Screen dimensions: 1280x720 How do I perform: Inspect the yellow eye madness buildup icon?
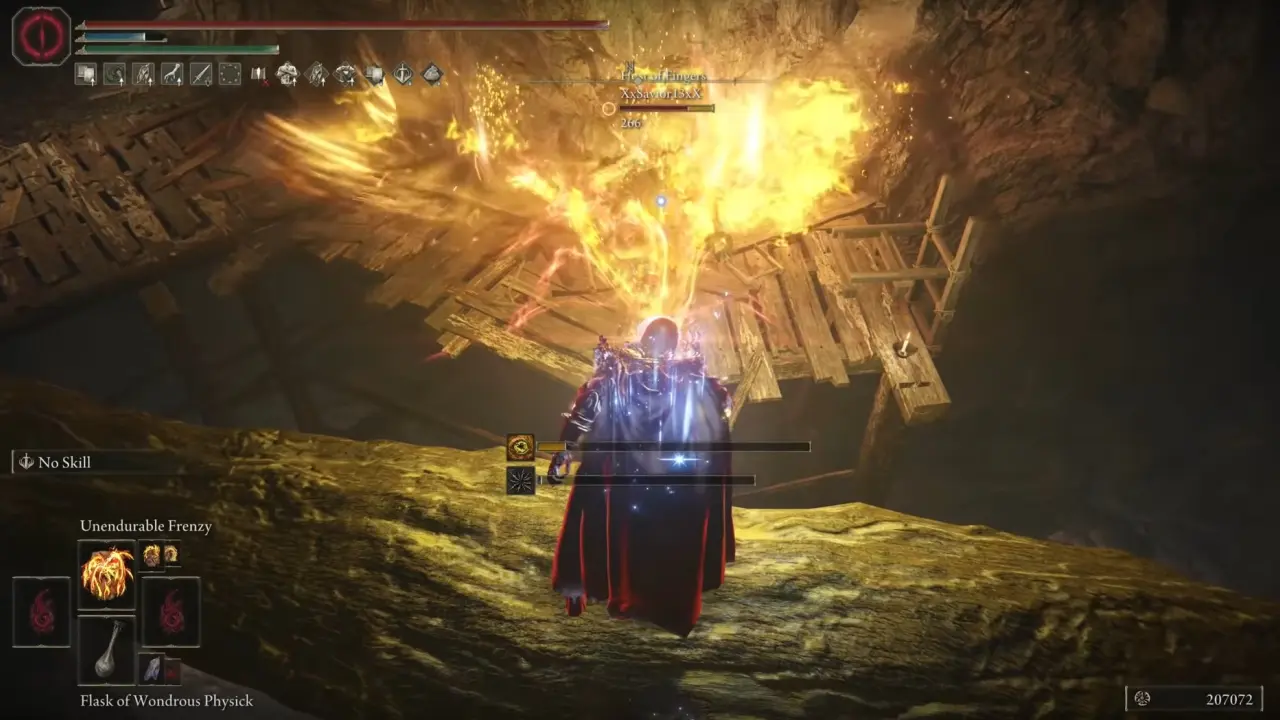click(x=521, y=447)
